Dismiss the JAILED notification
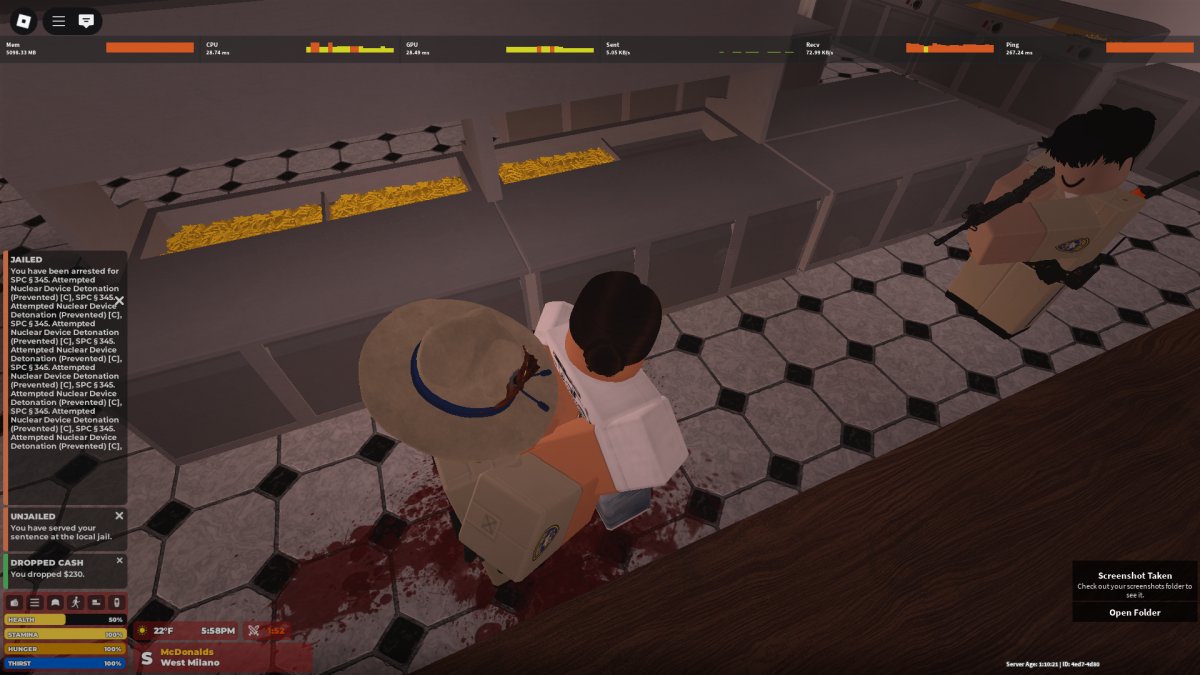 click(x=119, y=300)
